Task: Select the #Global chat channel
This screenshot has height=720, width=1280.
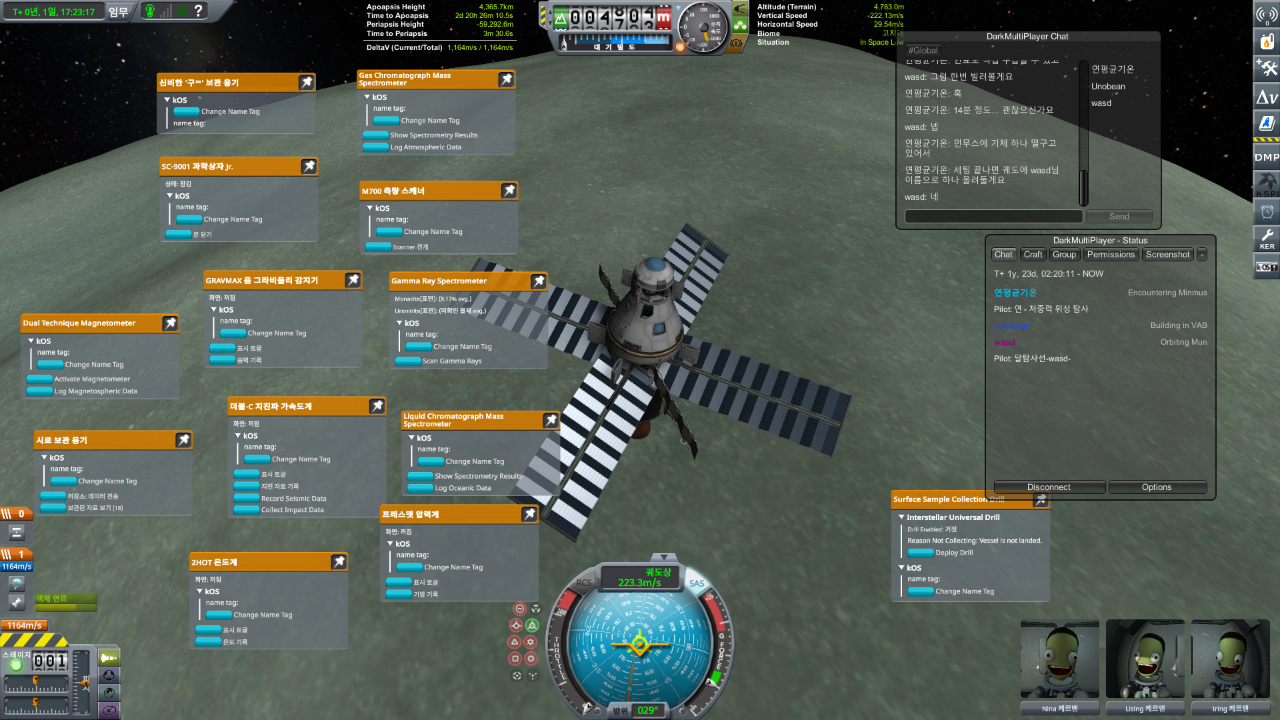Action: [x=923, y=50]
